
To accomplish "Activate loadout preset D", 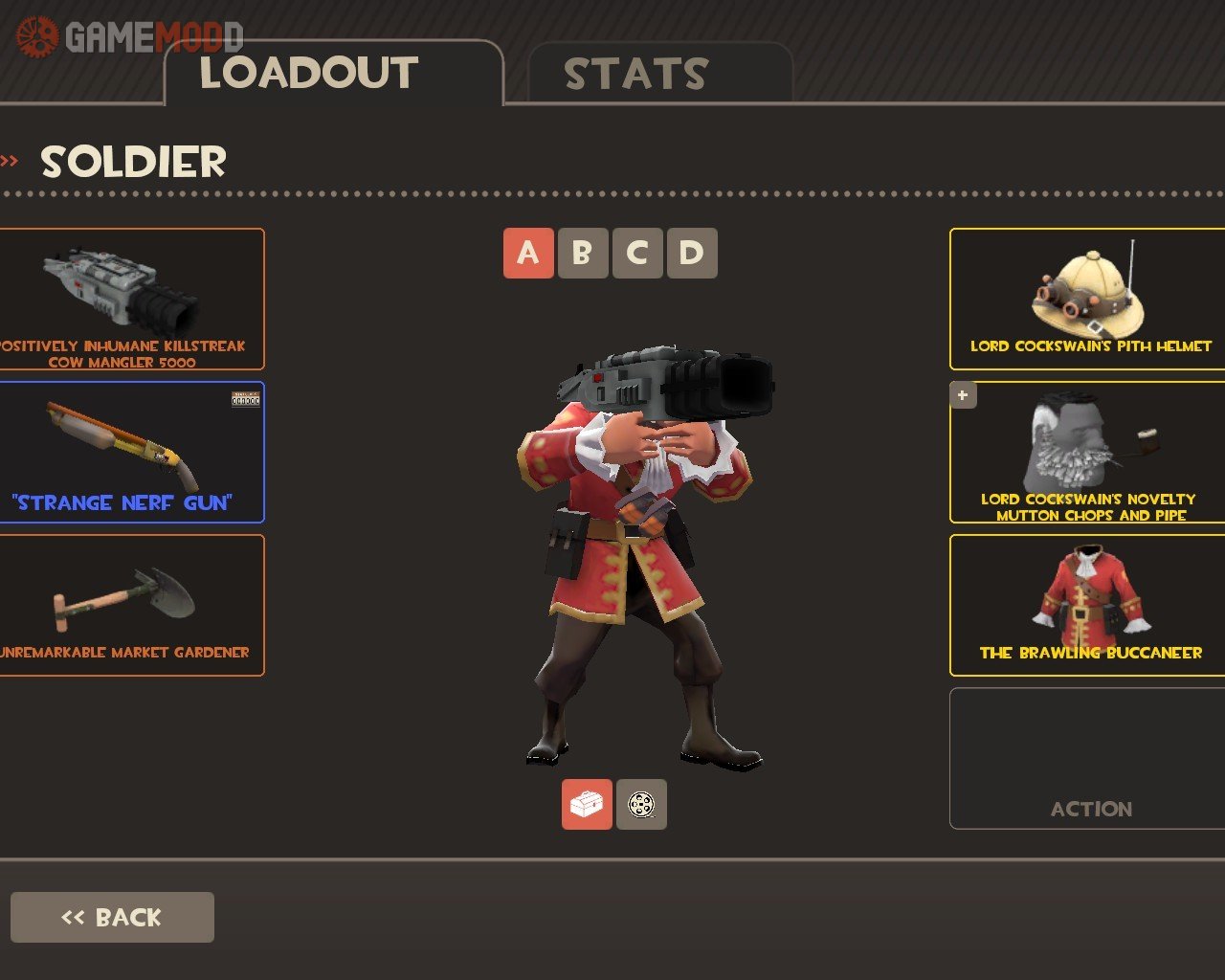I will point(691,254).
